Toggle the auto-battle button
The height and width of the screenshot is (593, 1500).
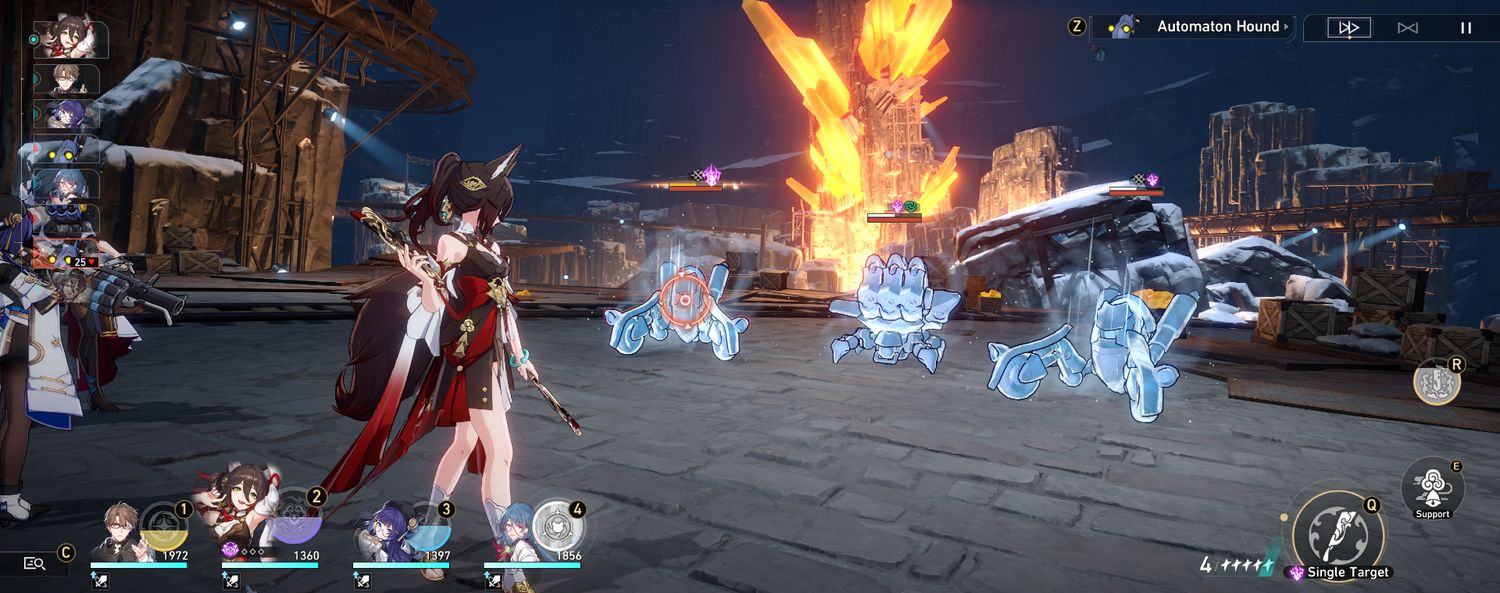click(x=1407, y=28)
